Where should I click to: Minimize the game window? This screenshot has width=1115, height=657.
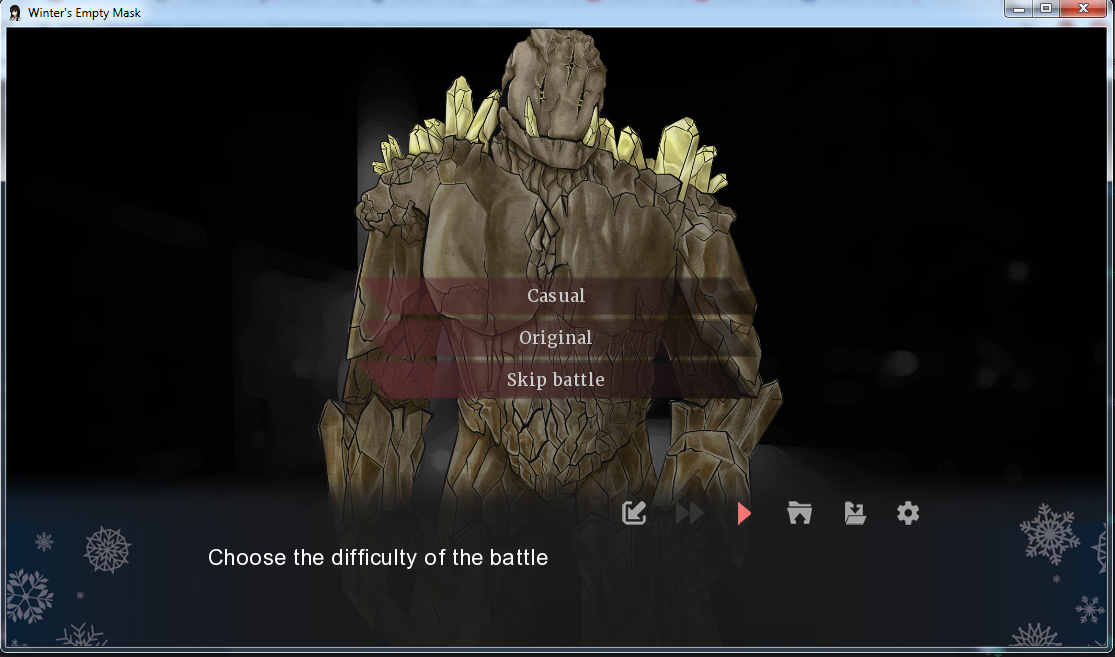1018,9
